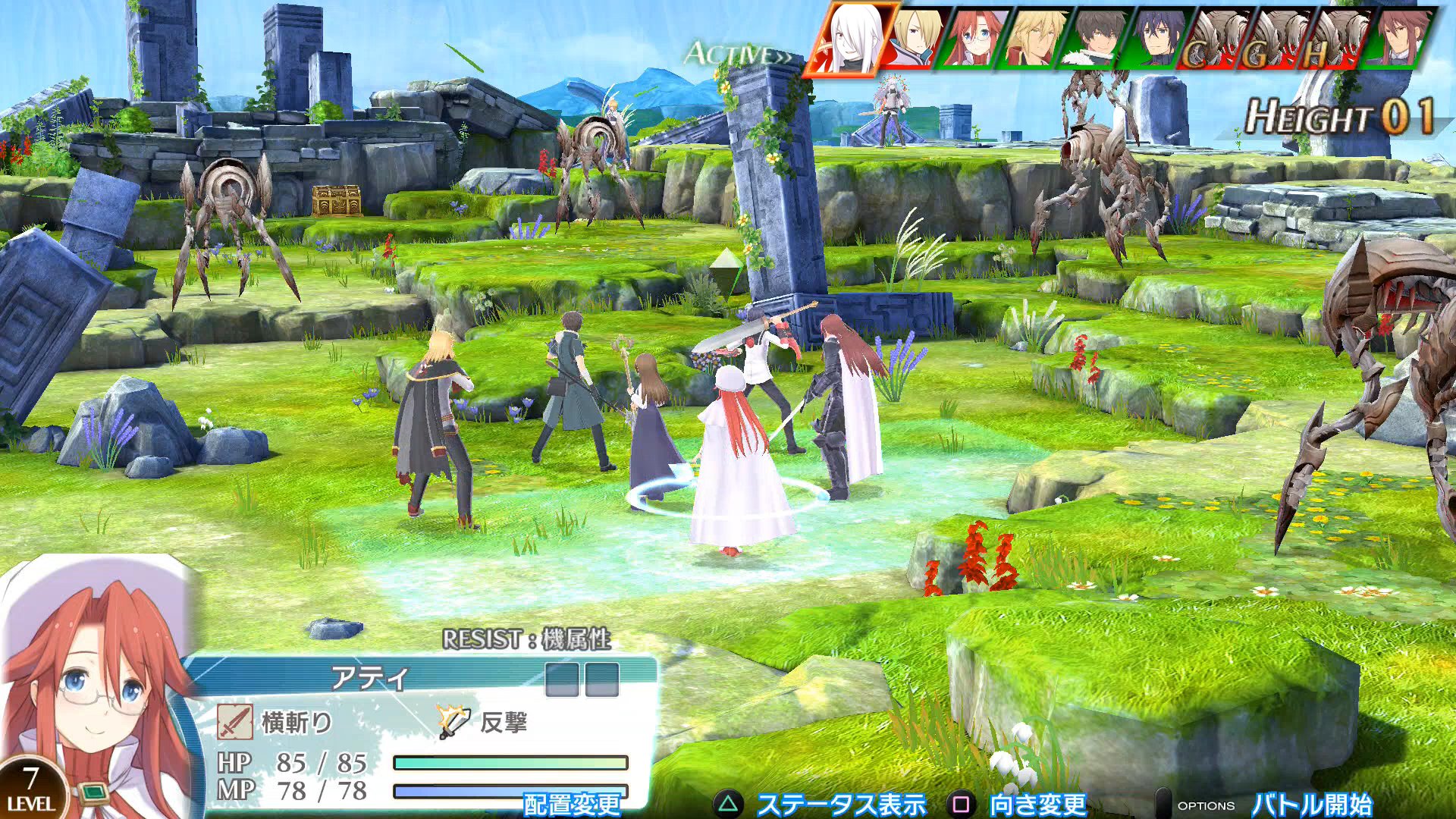
Task: Choose 配置変更 to change placement
Action: [x=573, y=804]
